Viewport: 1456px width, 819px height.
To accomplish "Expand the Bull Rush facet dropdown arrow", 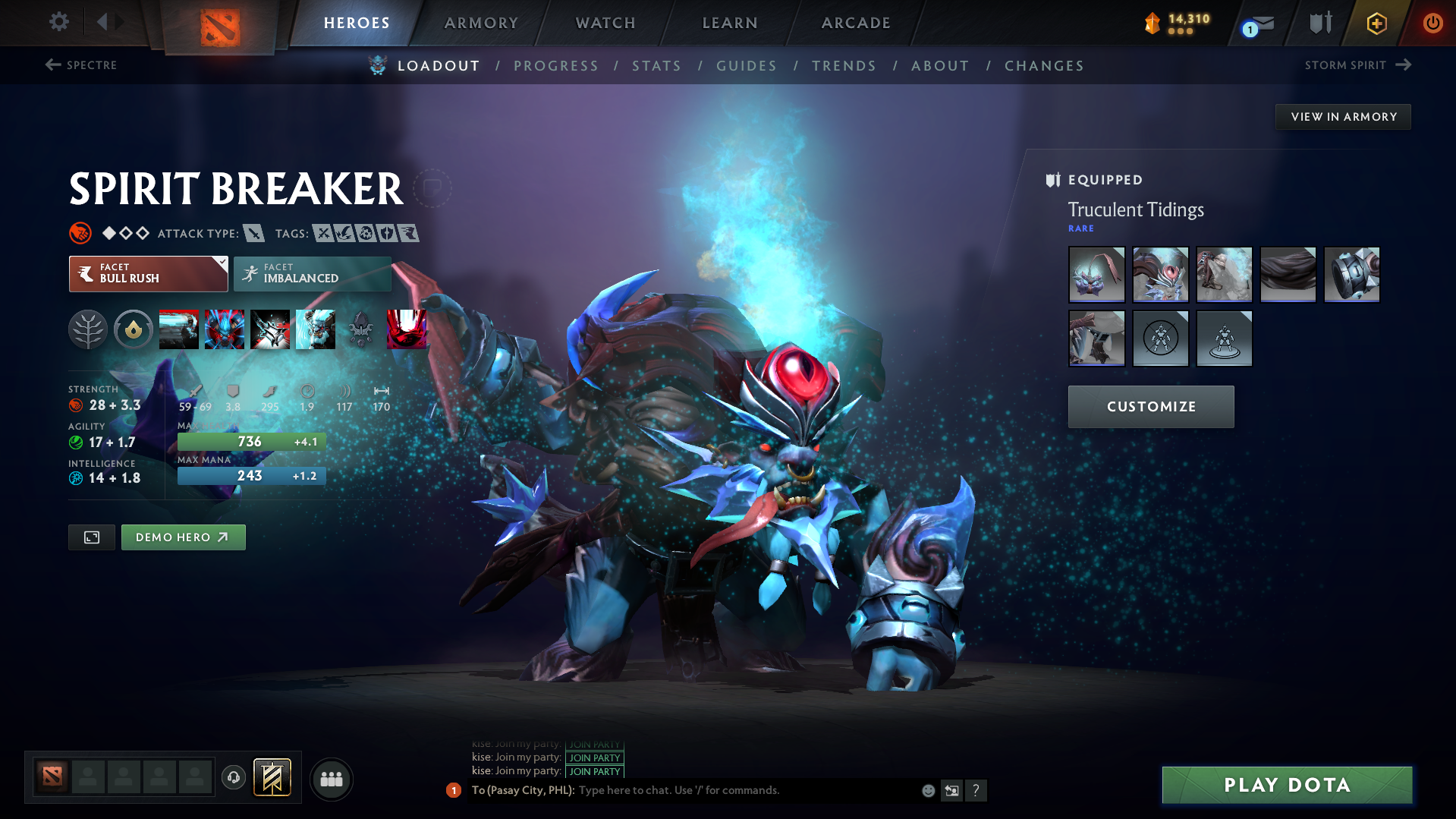I will pos(221,263).
